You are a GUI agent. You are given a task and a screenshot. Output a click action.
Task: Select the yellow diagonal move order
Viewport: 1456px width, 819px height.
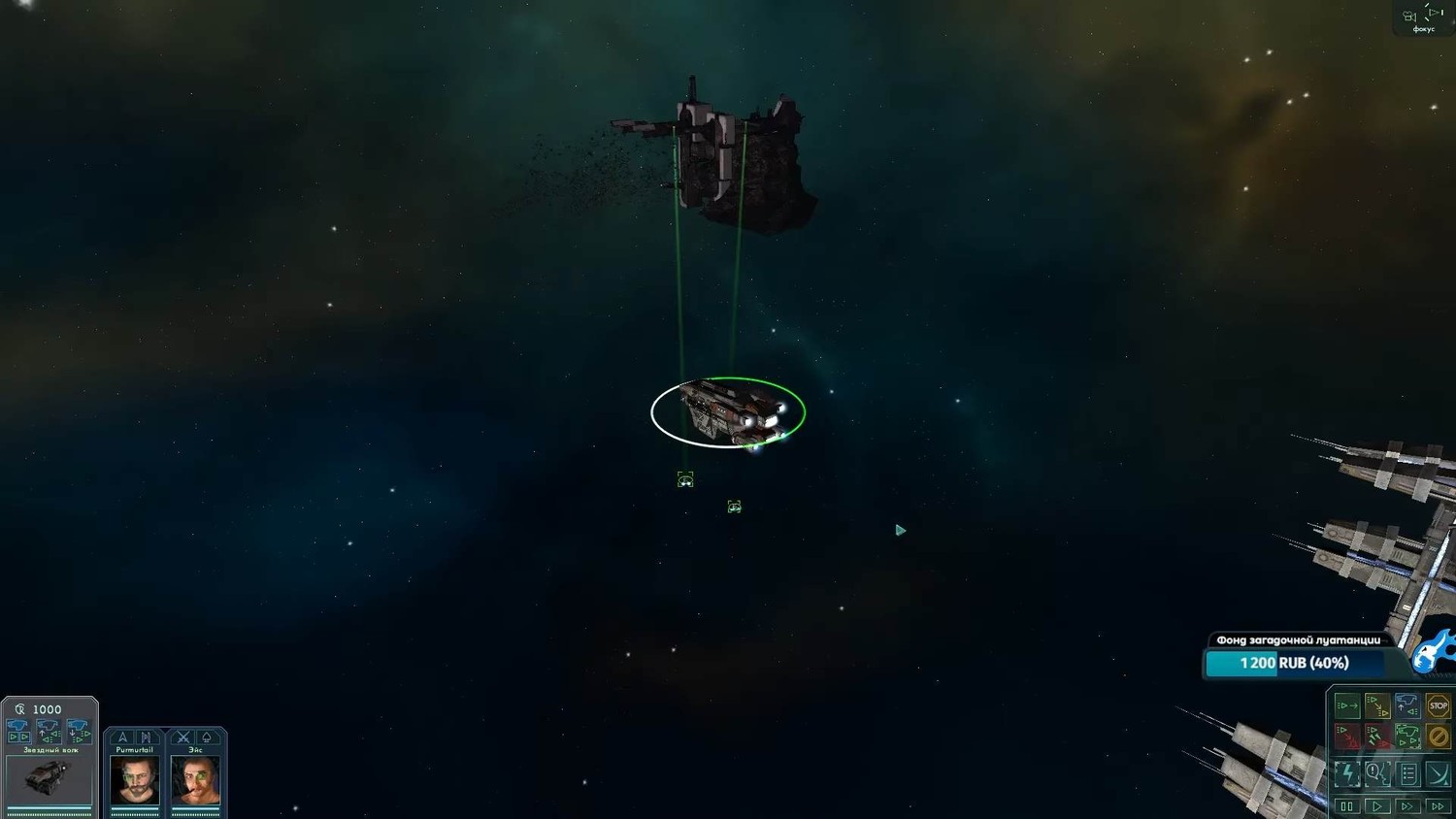click(x=1376, y=705)
